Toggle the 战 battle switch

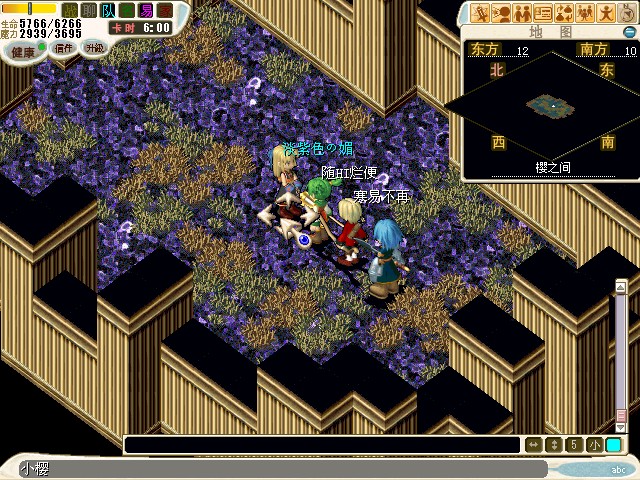pyautogui.click(x=70, y=9)
